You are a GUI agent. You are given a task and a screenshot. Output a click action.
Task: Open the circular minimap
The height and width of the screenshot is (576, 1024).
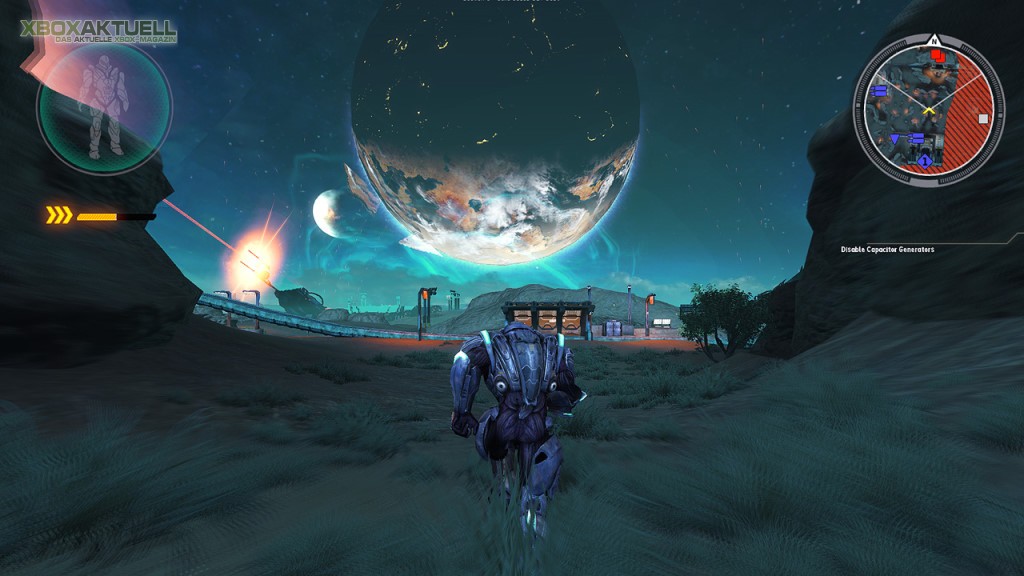[x=928, y=112]
